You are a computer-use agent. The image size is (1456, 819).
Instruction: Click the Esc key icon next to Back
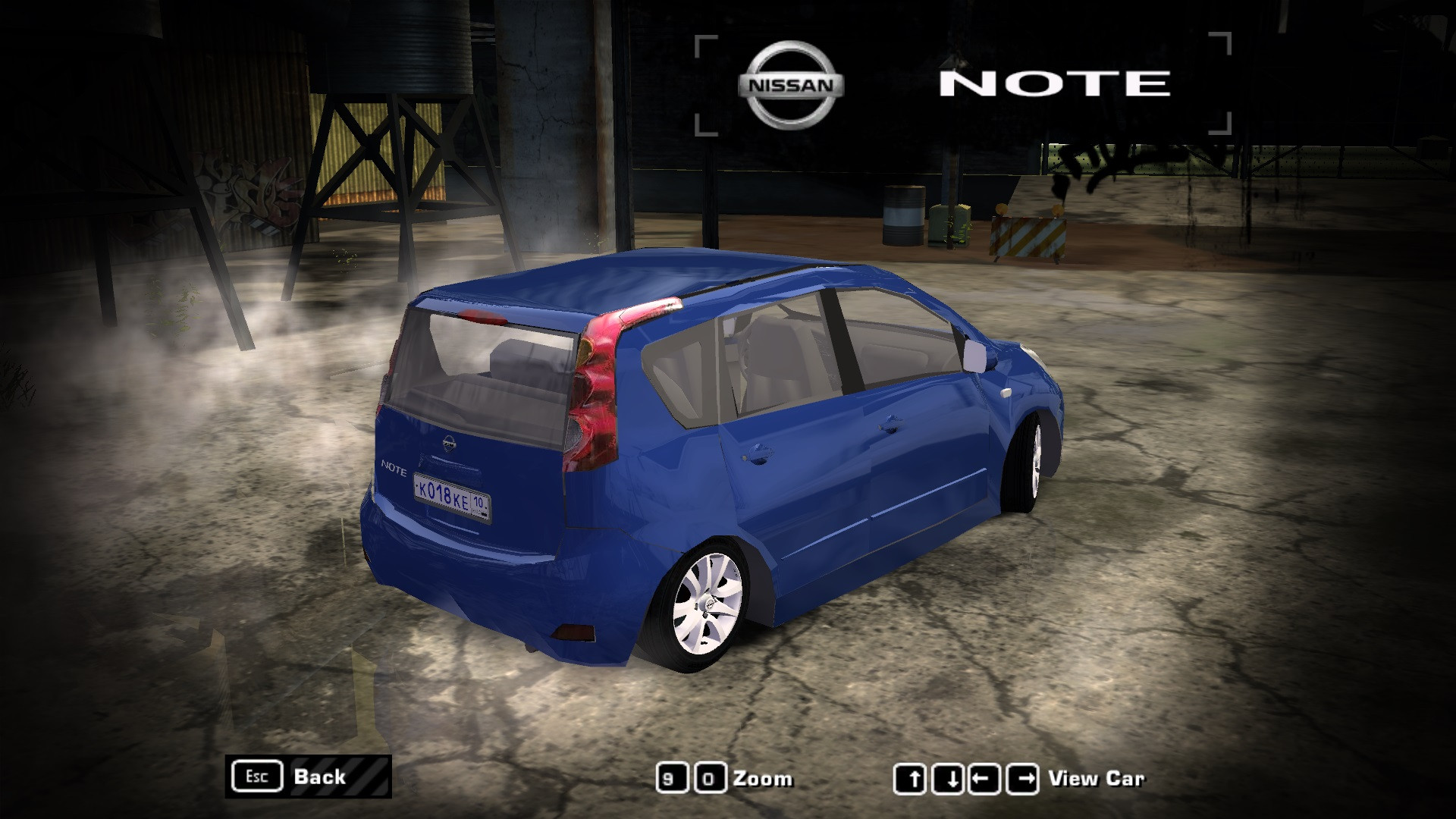pyautogui.click(x=257, y=777)
